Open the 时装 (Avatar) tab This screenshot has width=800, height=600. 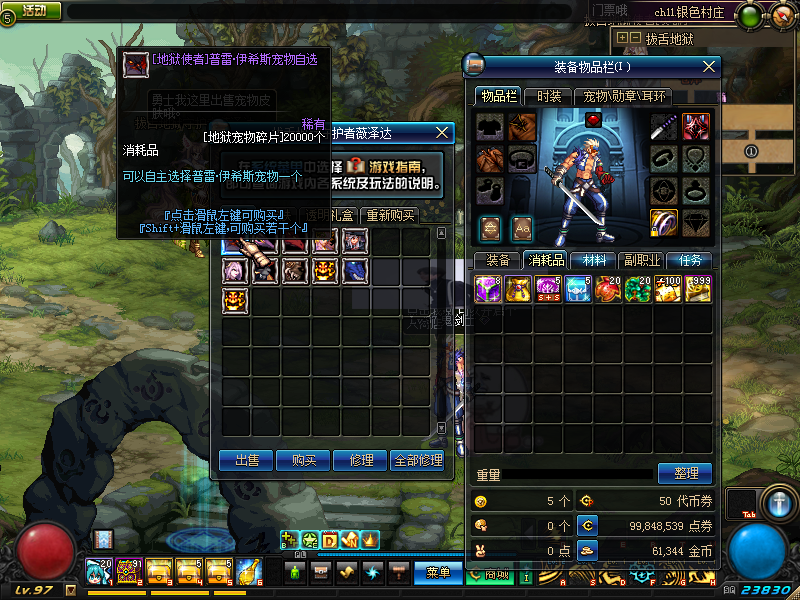tap(549, 96)
